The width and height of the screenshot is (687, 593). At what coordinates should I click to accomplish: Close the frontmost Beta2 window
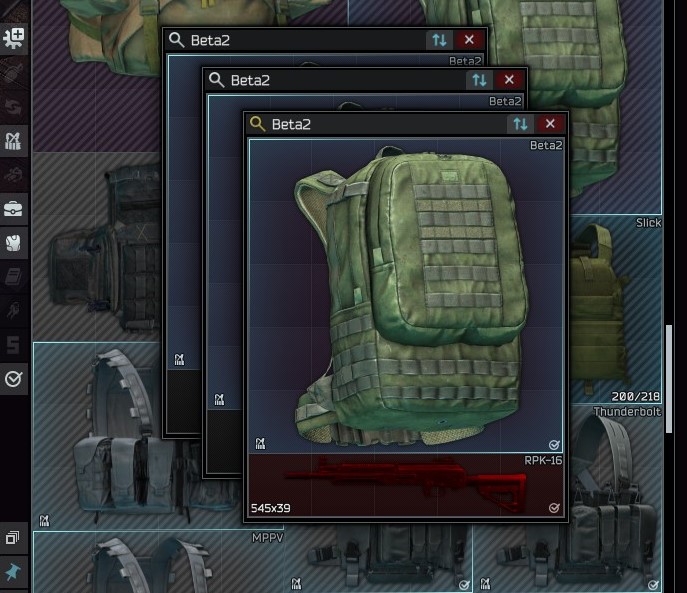pyautogui.click(x=550, y=124)
